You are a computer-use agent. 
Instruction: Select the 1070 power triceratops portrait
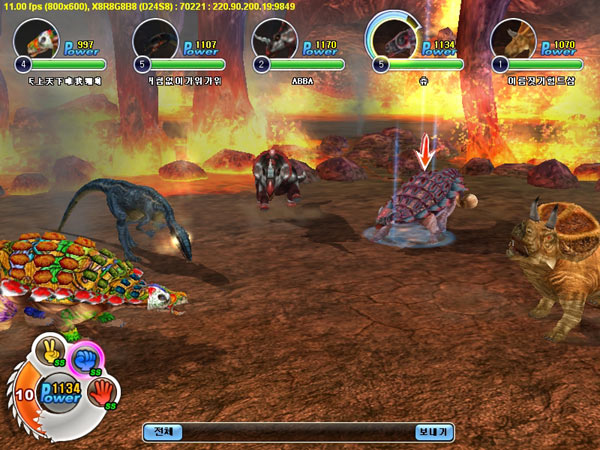click(511, 40)
